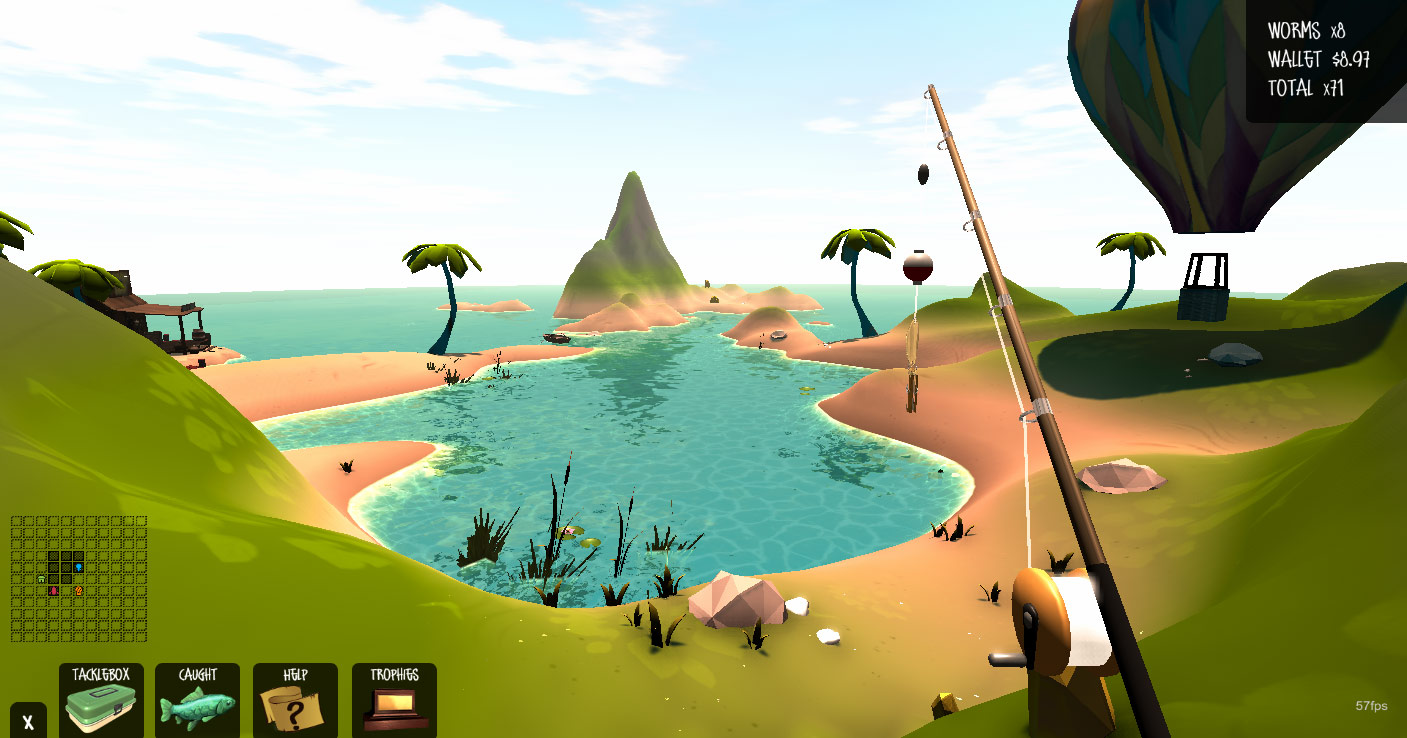Close the bottom menu with X
Screen dimensions: 1407x738
coord(28,721)
